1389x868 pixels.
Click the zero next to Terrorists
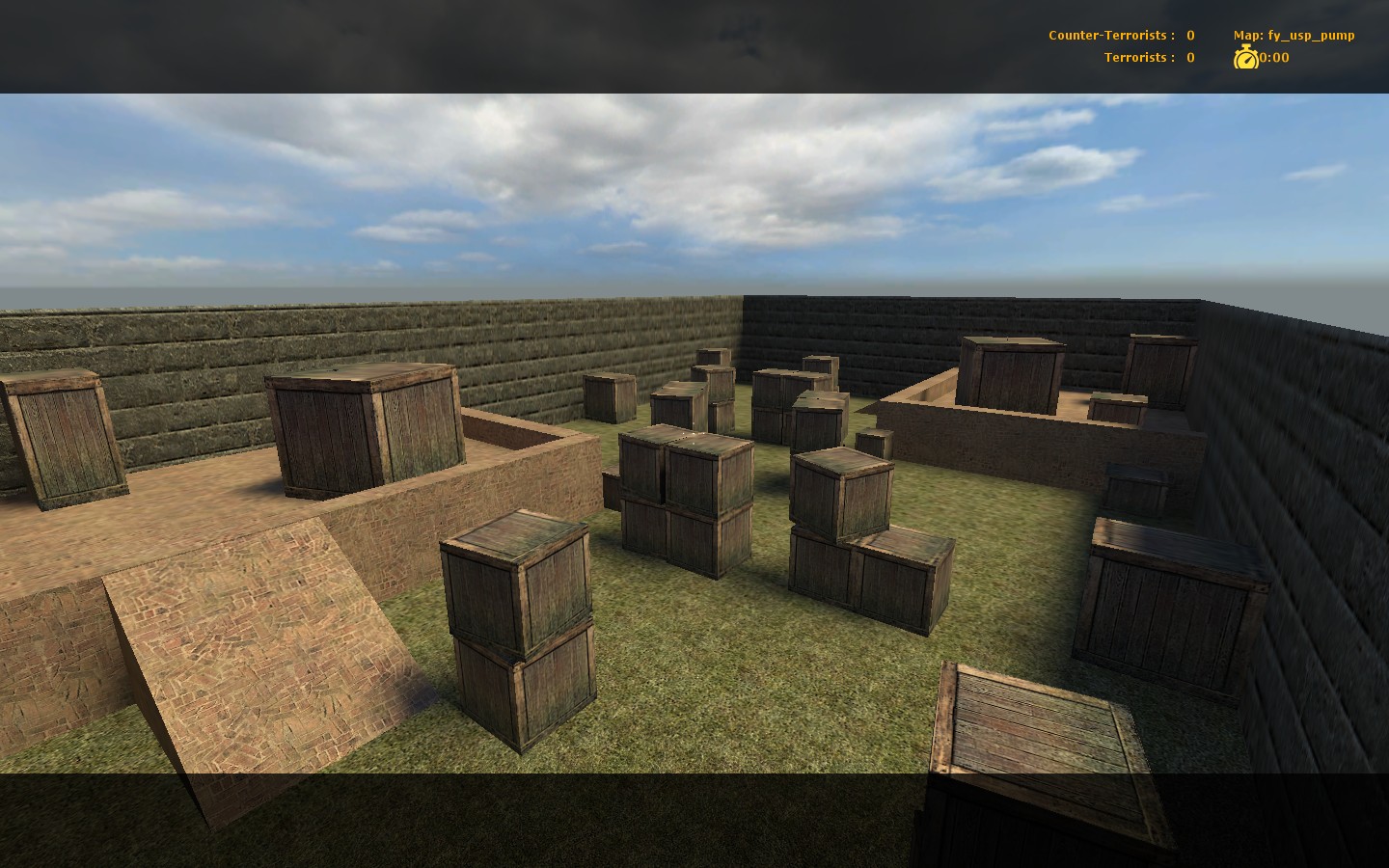pyautogui.click(x=1190, y=57)
